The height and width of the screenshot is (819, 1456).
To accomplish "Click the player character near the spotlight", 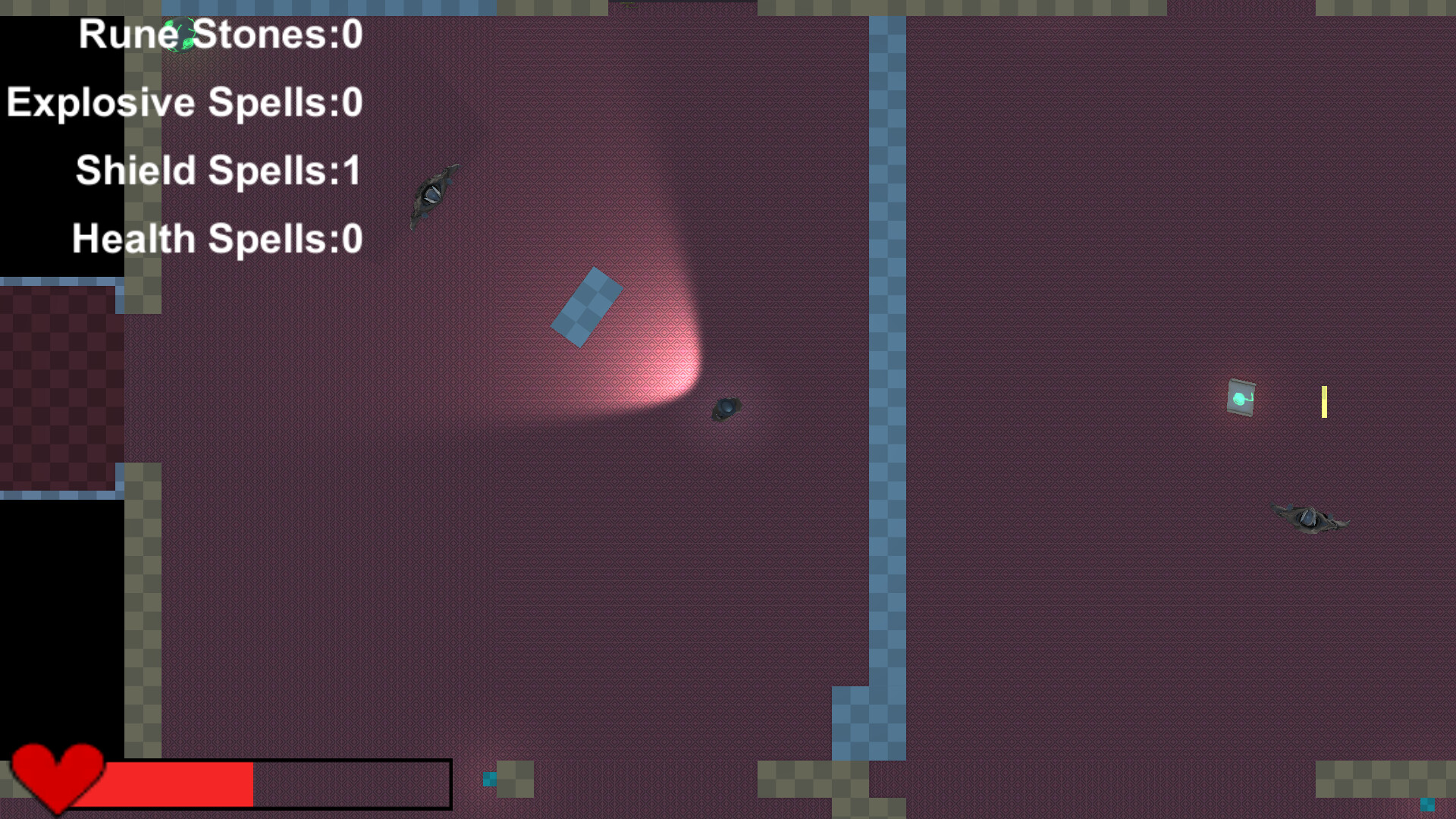I will click(x=726, y=408).
